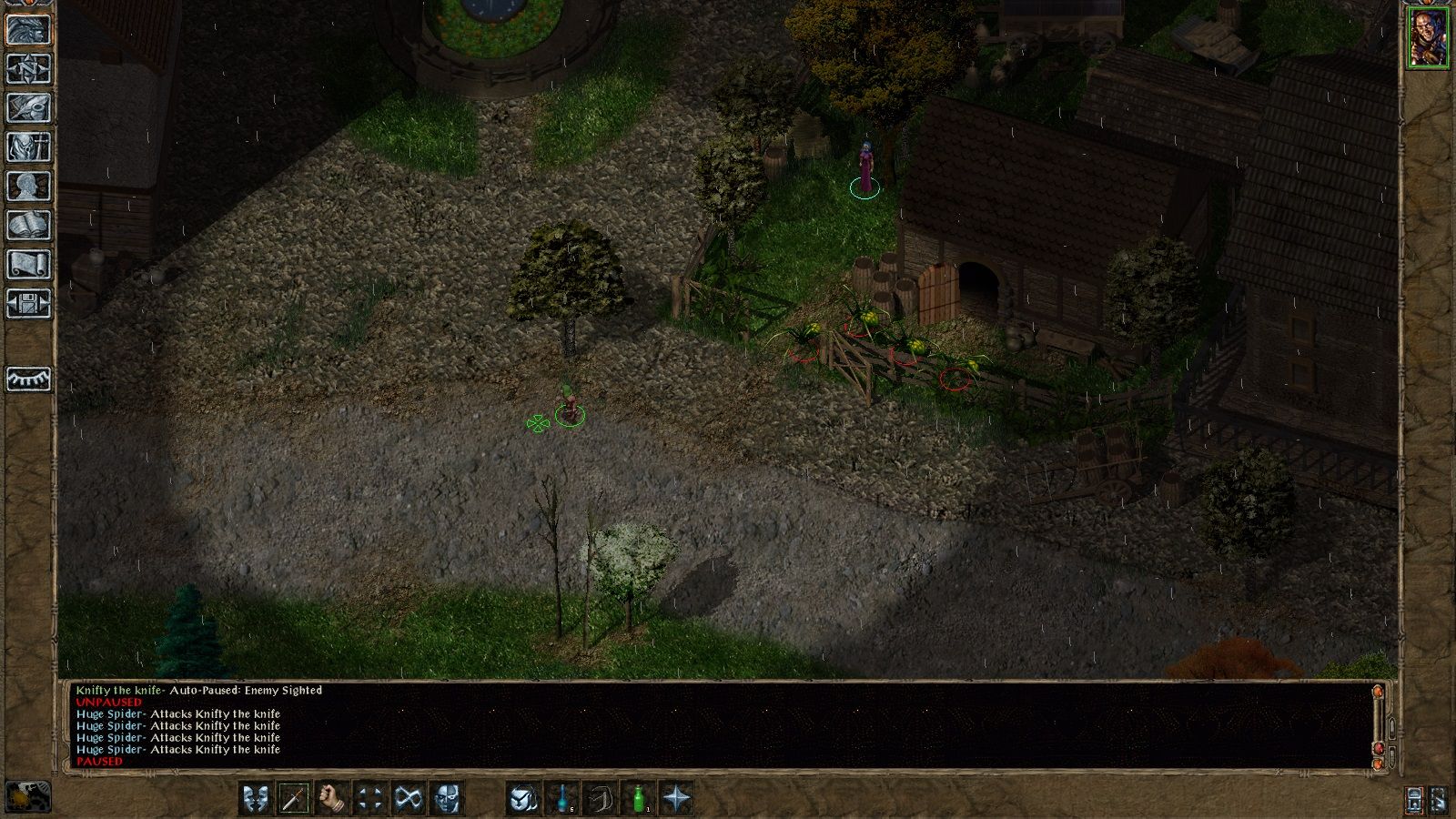Expand the message log with the upper red arrow
This screenshot has height=819, width=1456.
(x=1378, y=693)
